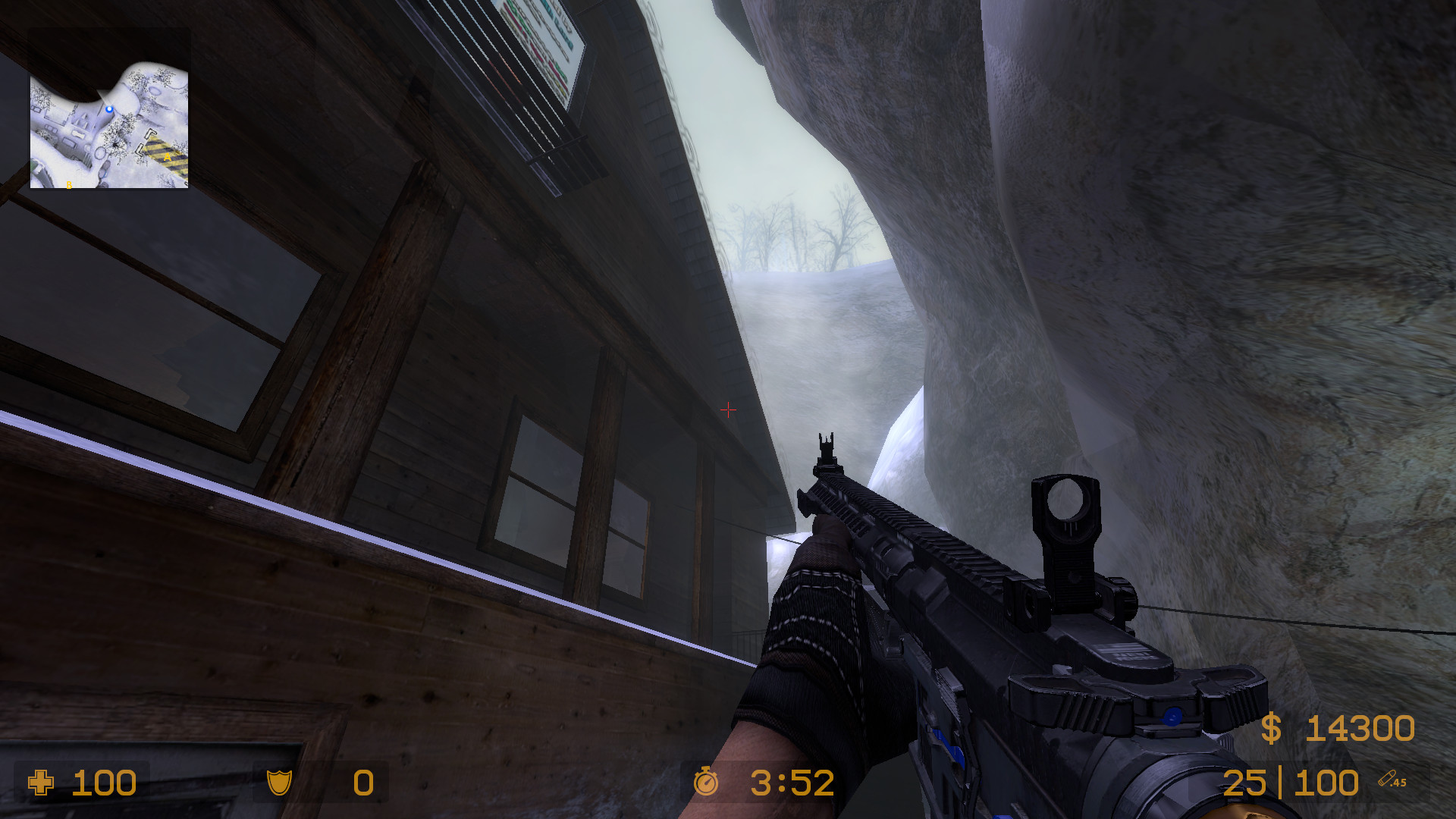
Task: Select the blue player dot on the radar
Action: 109,108
